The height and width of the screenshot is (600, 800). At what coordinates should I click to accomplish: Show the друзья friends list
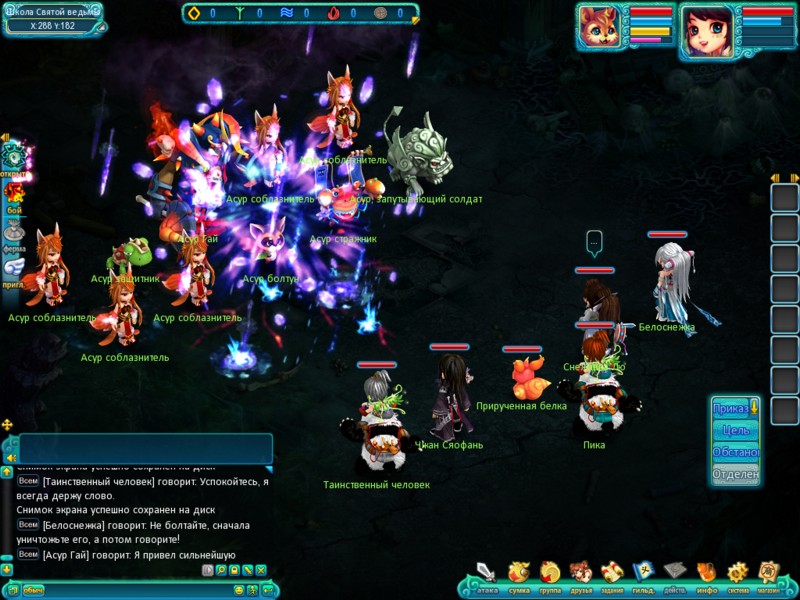(x=581, y=573)
